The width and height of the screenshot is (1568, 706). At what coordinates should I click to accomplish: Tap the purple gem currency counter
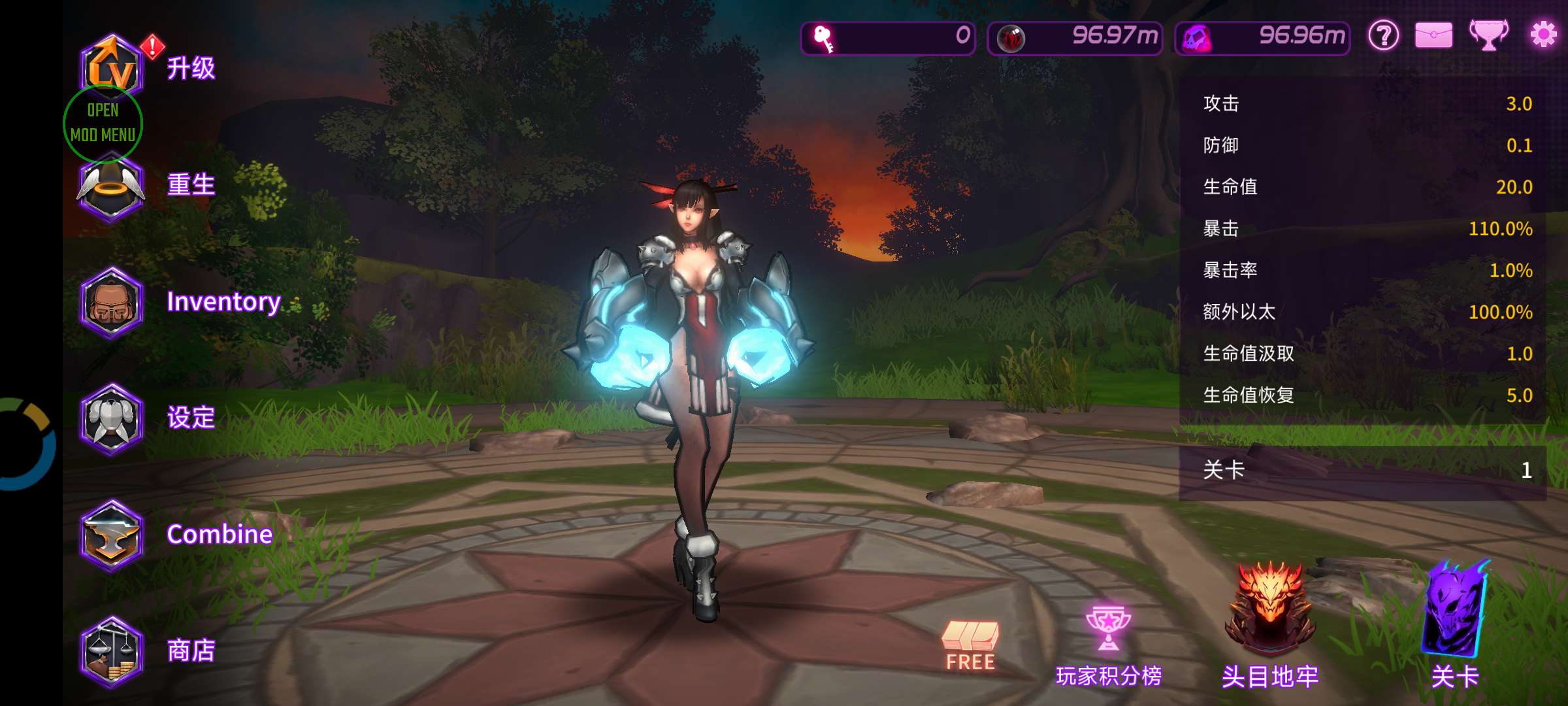pos(1262,37)
